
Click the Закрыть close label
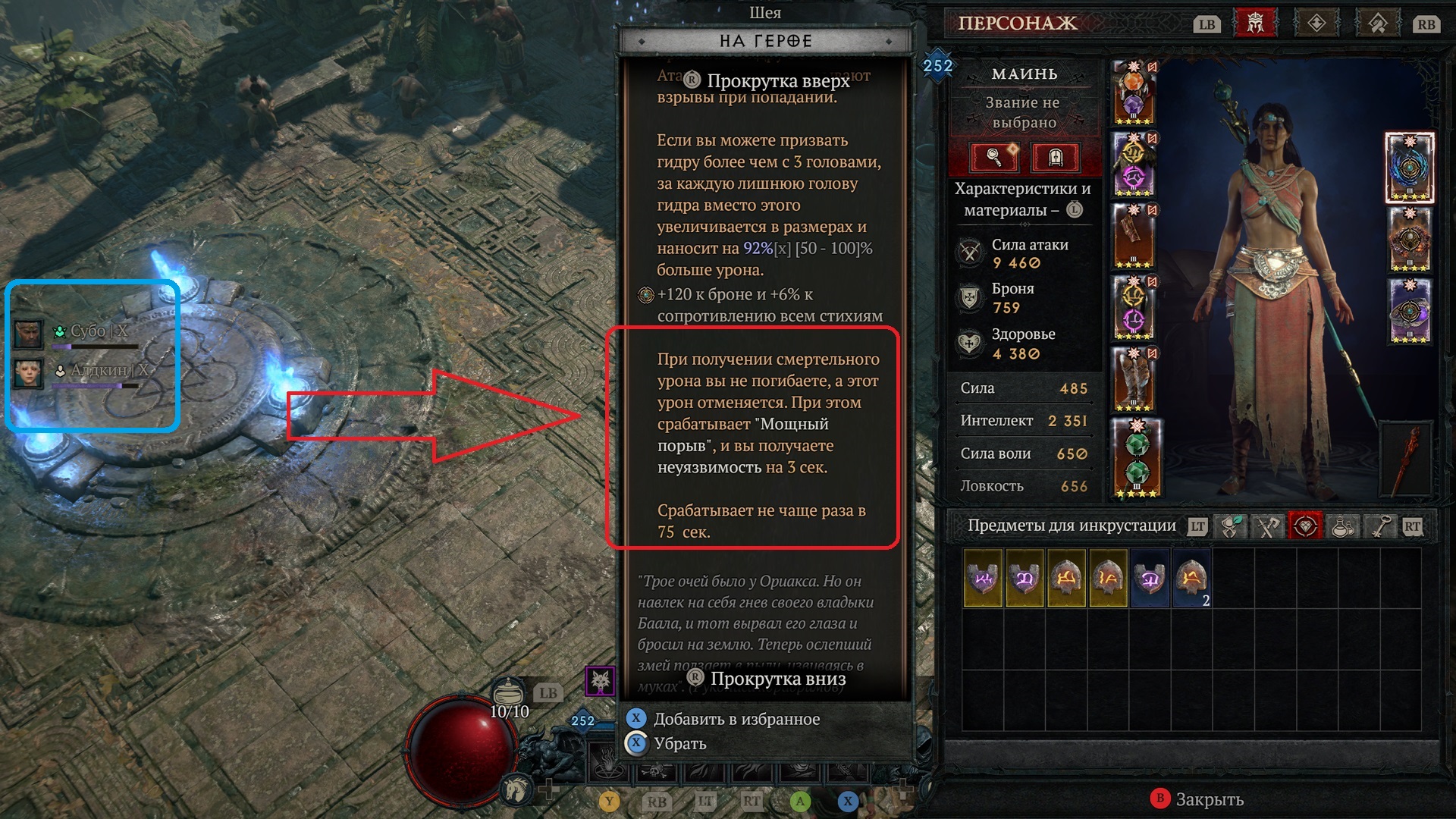pos(1209,799)
